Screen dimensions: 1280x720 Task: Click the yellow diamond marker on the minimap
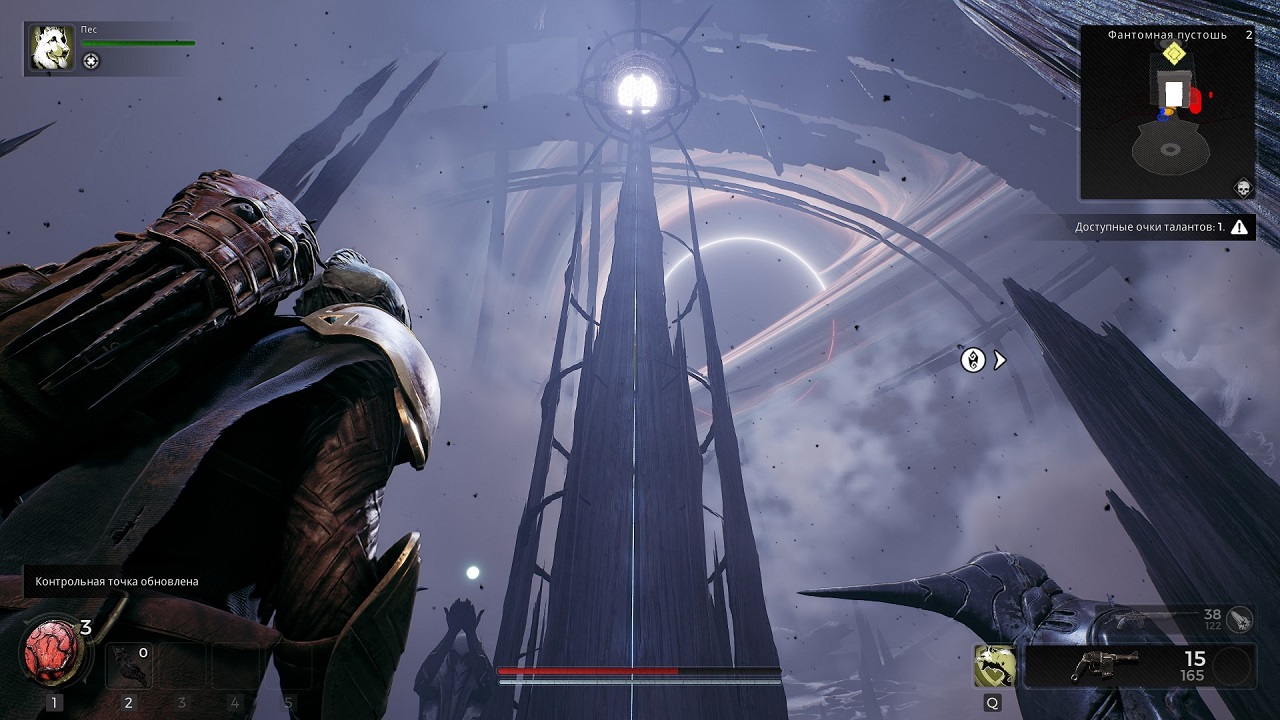[1173, 52]
